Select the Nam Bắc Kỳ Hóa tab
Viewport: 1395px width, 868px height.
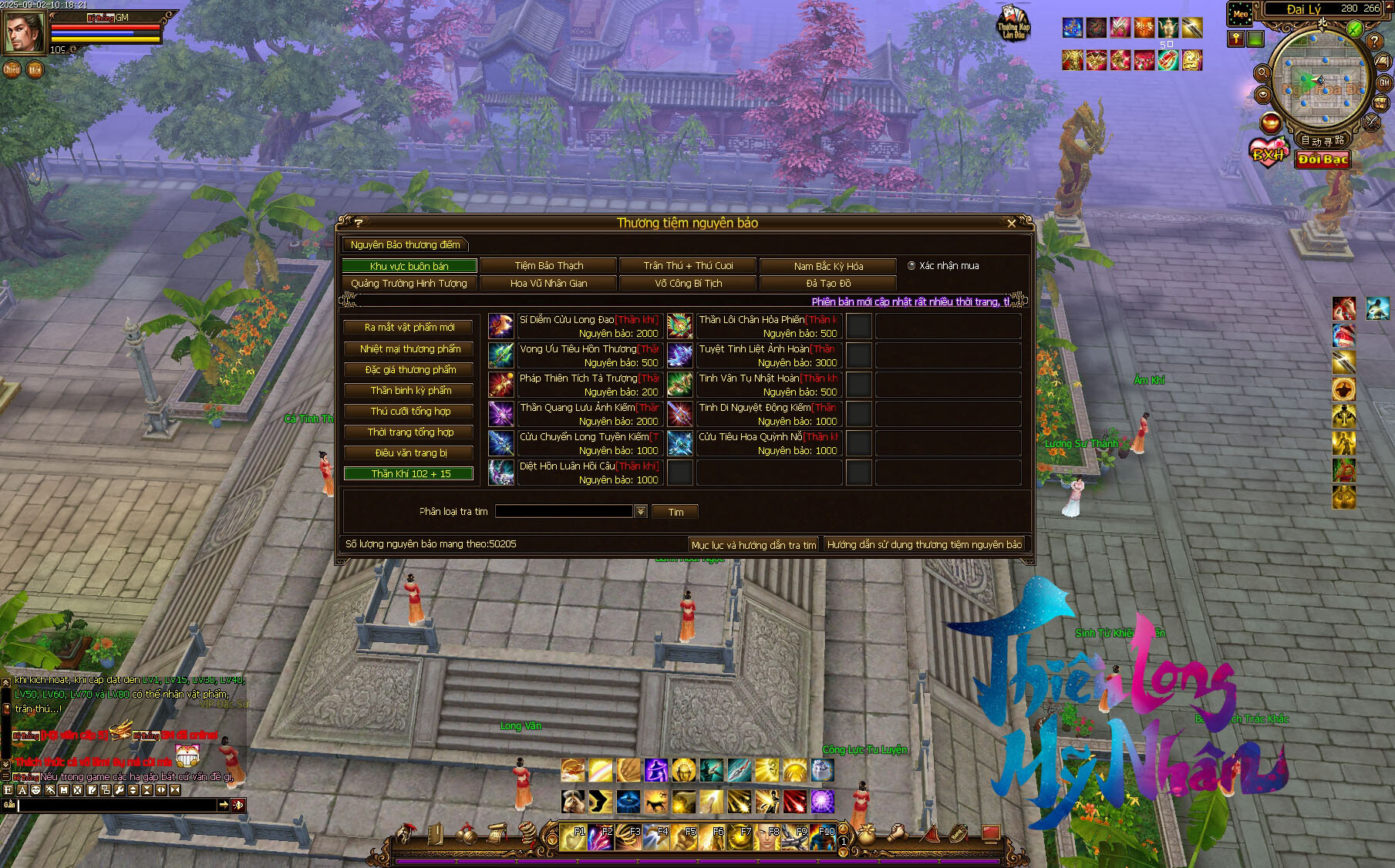click(x=828, y=266)
